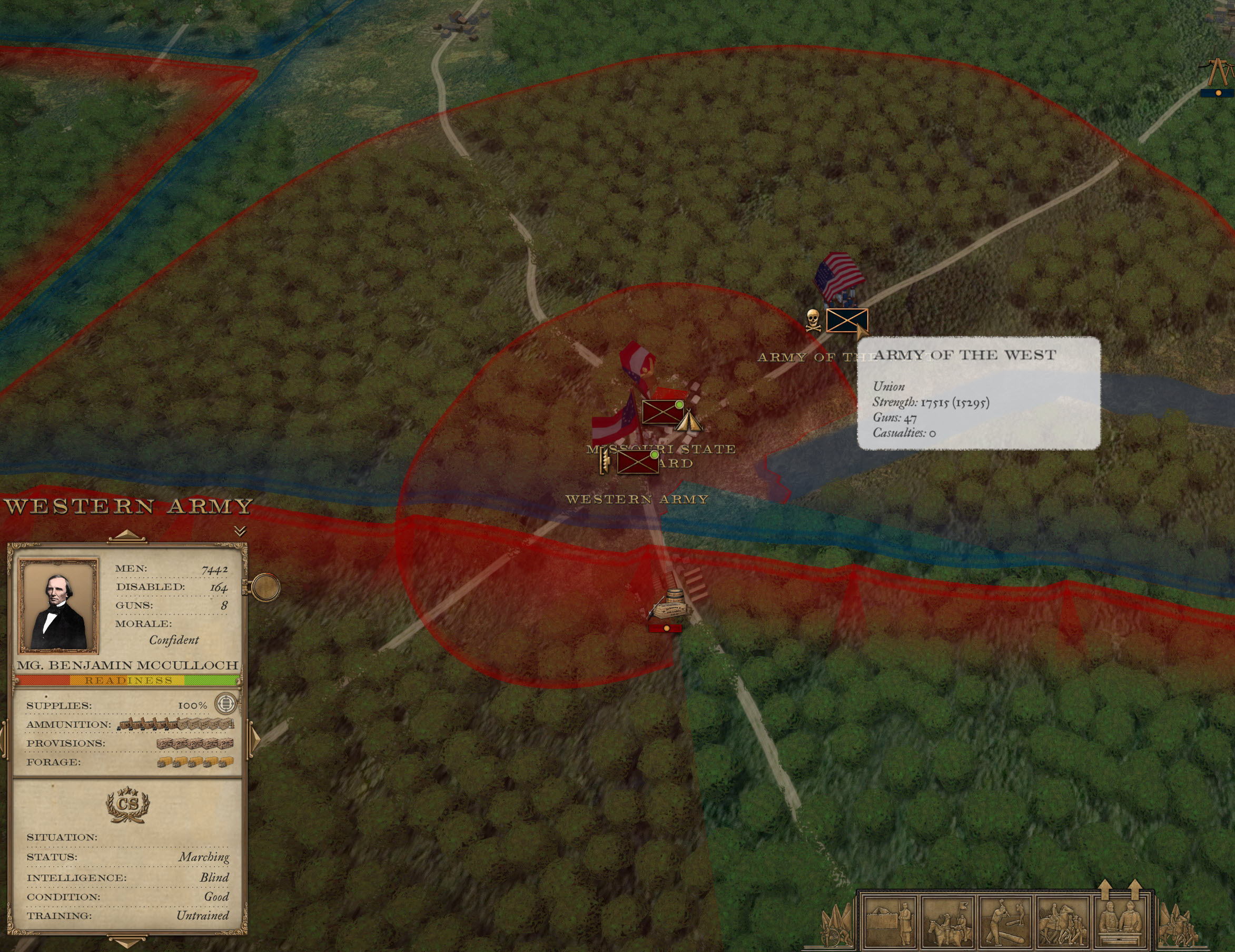
Task: Select the Missouri State Guard marker with tent
Action: pyautogui.click(x=661, y=412)
